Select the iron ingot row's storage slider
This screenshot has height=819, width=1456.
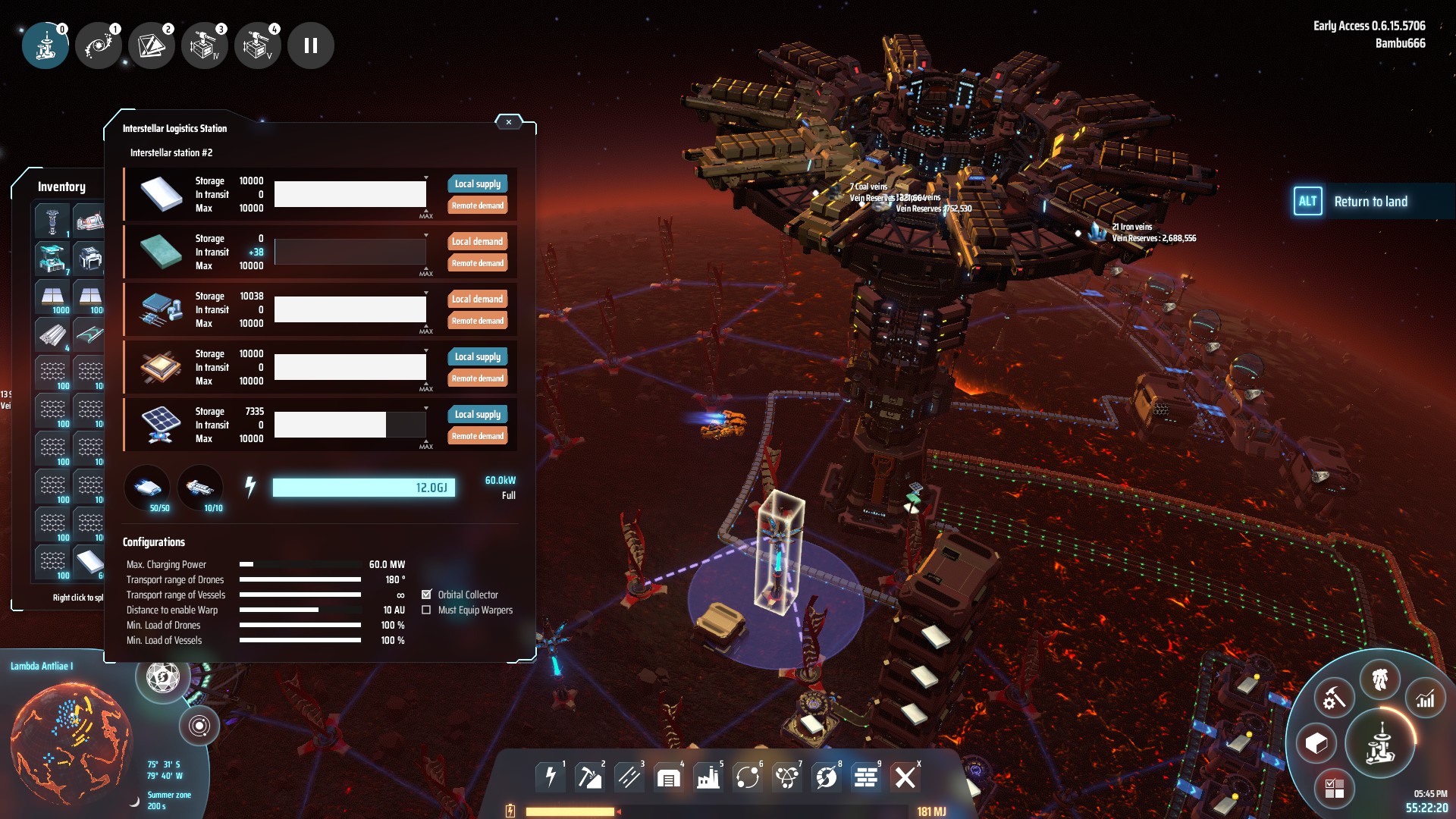pyautogui.click(x=350, y=194)
